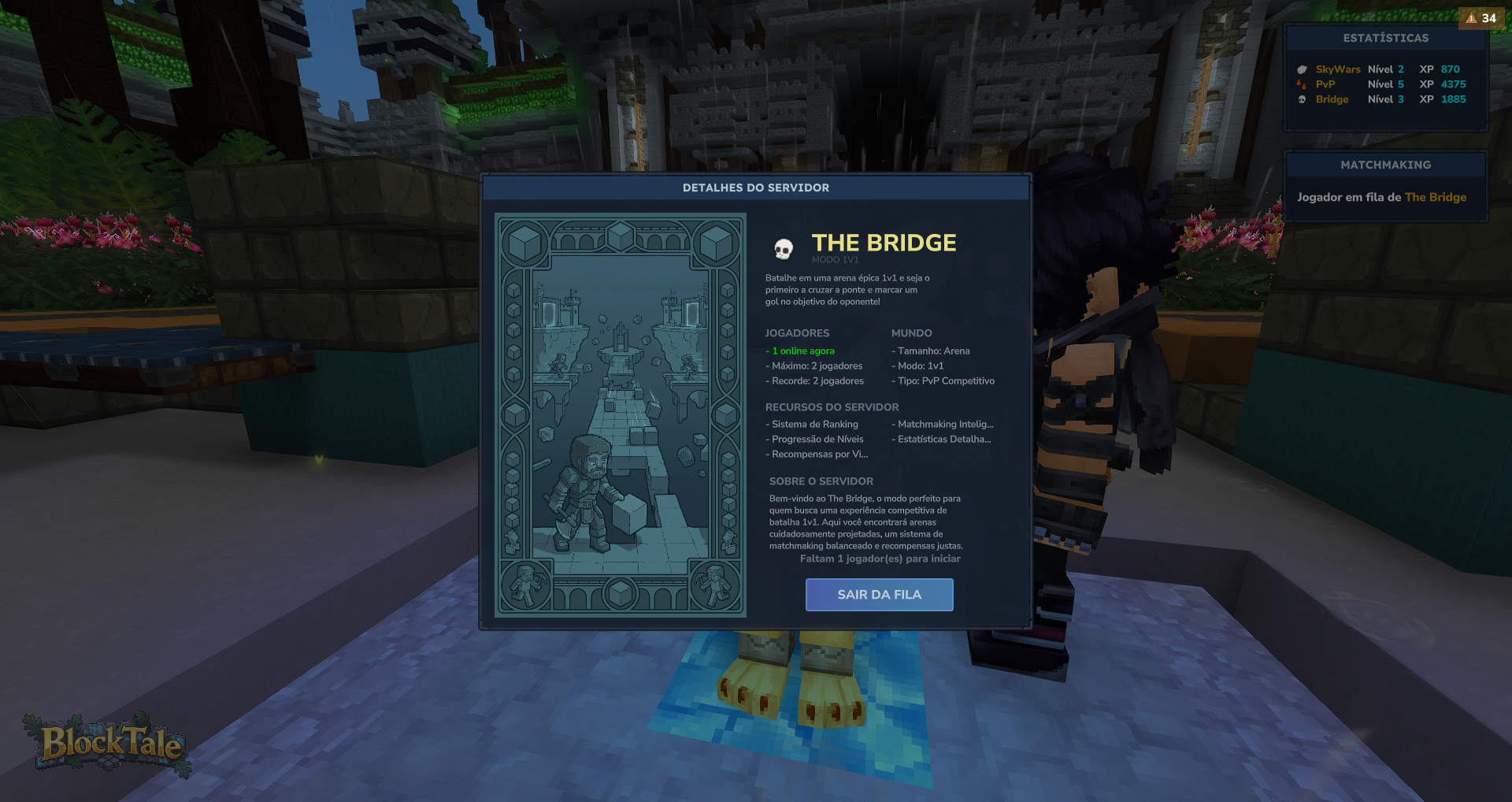Open The Bridge link in the matchmaking panel
Screen dimensions: 1512x802
pyautogui.click(x=1437, y=197)
